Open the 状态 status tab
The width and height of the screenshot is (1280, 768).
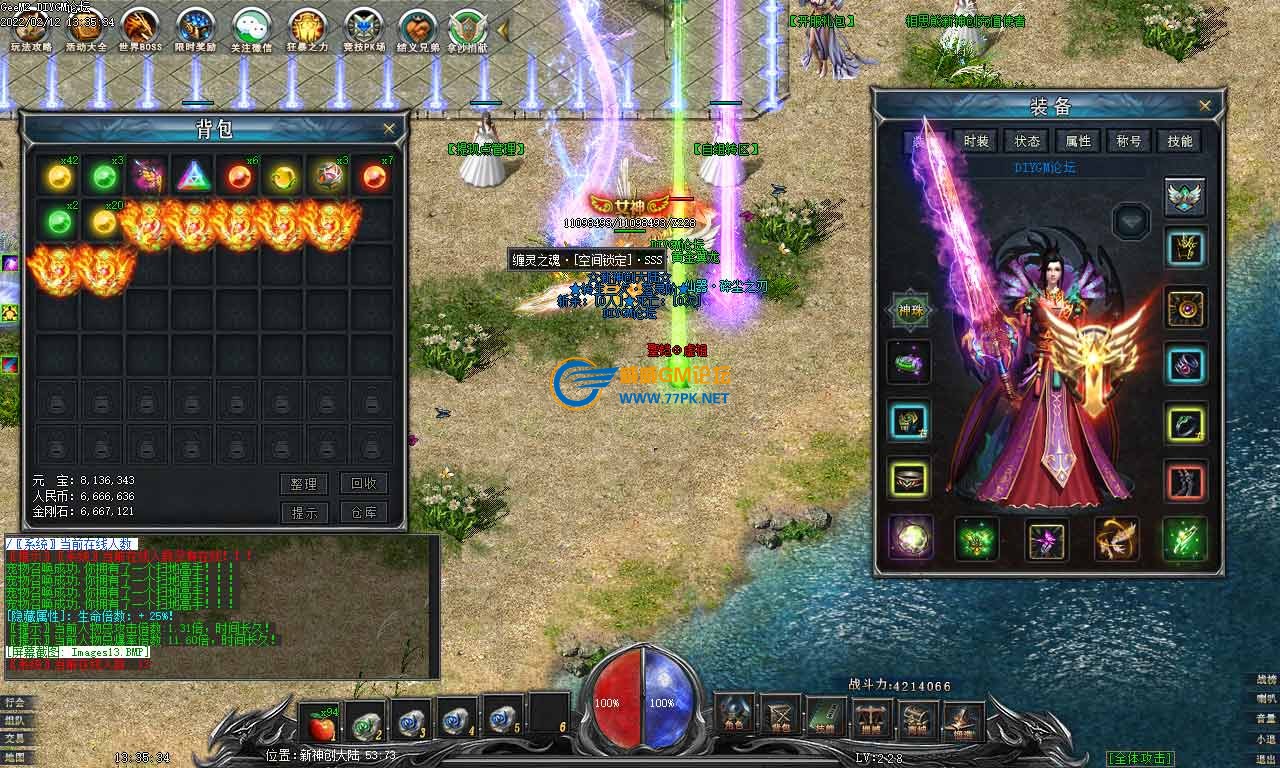[1027, 142]
